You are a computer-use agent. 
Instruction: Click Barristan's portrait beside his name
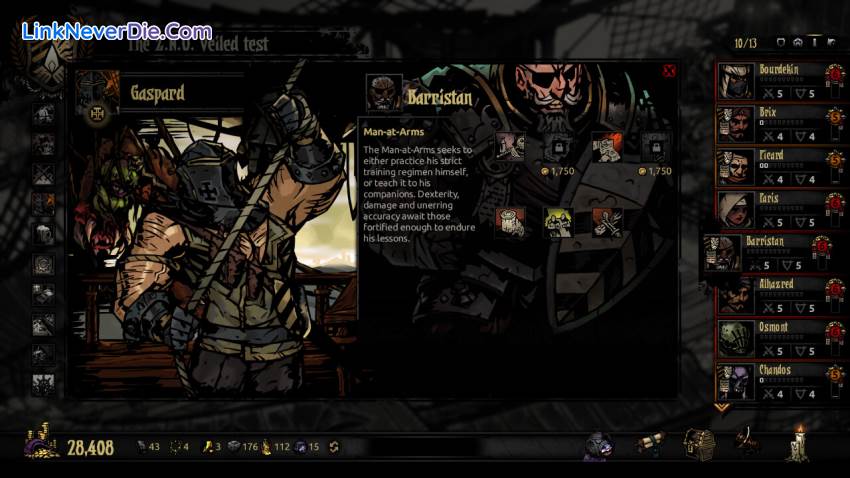tap(384, 93)
